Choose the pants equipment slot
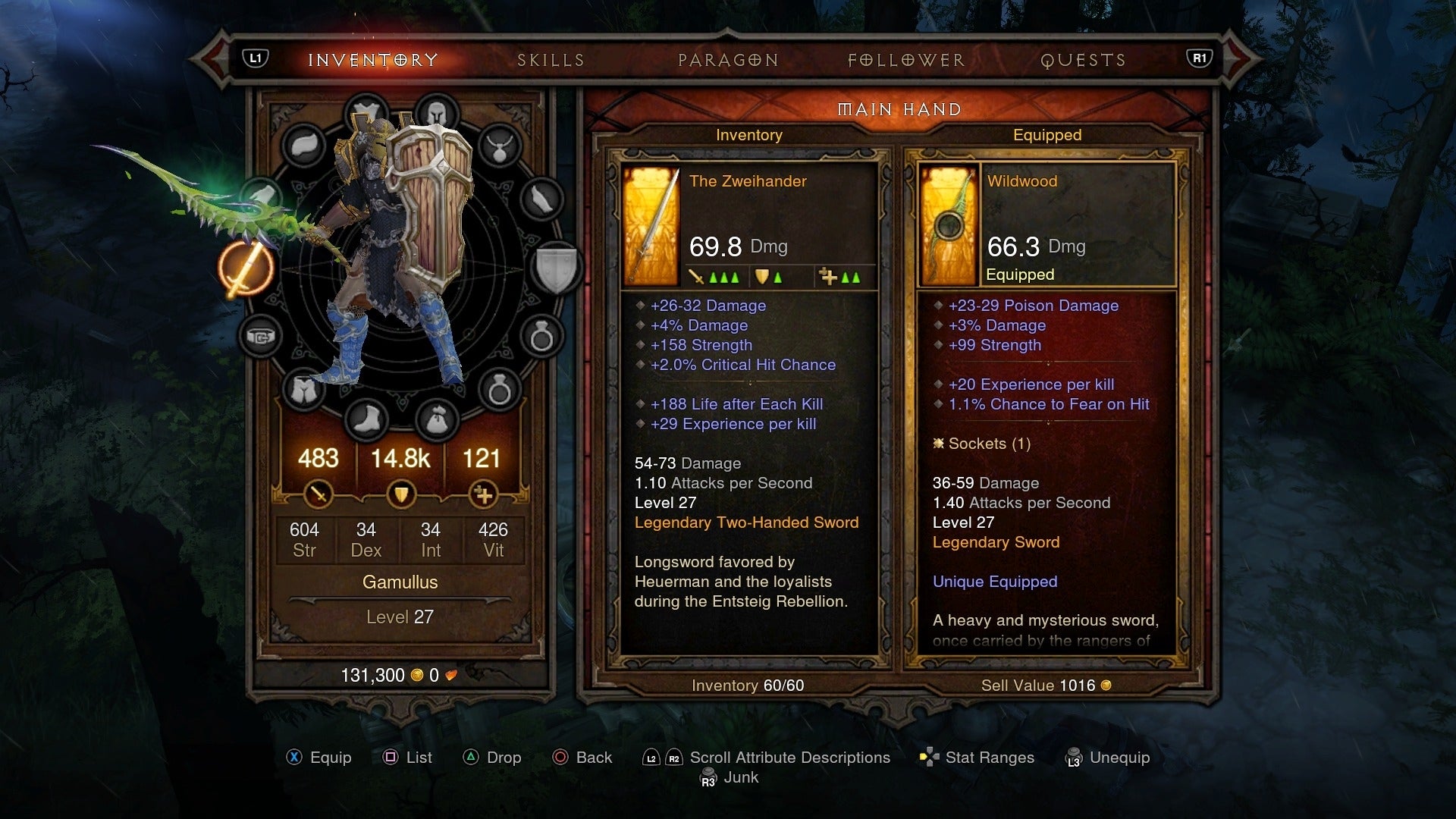This screenshot has width=1456, height=819. 303,390
